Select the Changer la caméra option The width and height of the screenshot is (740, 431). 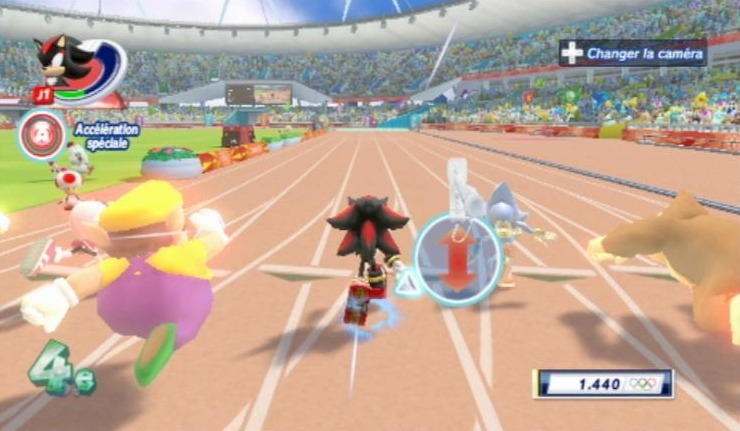pyautogui.click(x=633, y=52)
